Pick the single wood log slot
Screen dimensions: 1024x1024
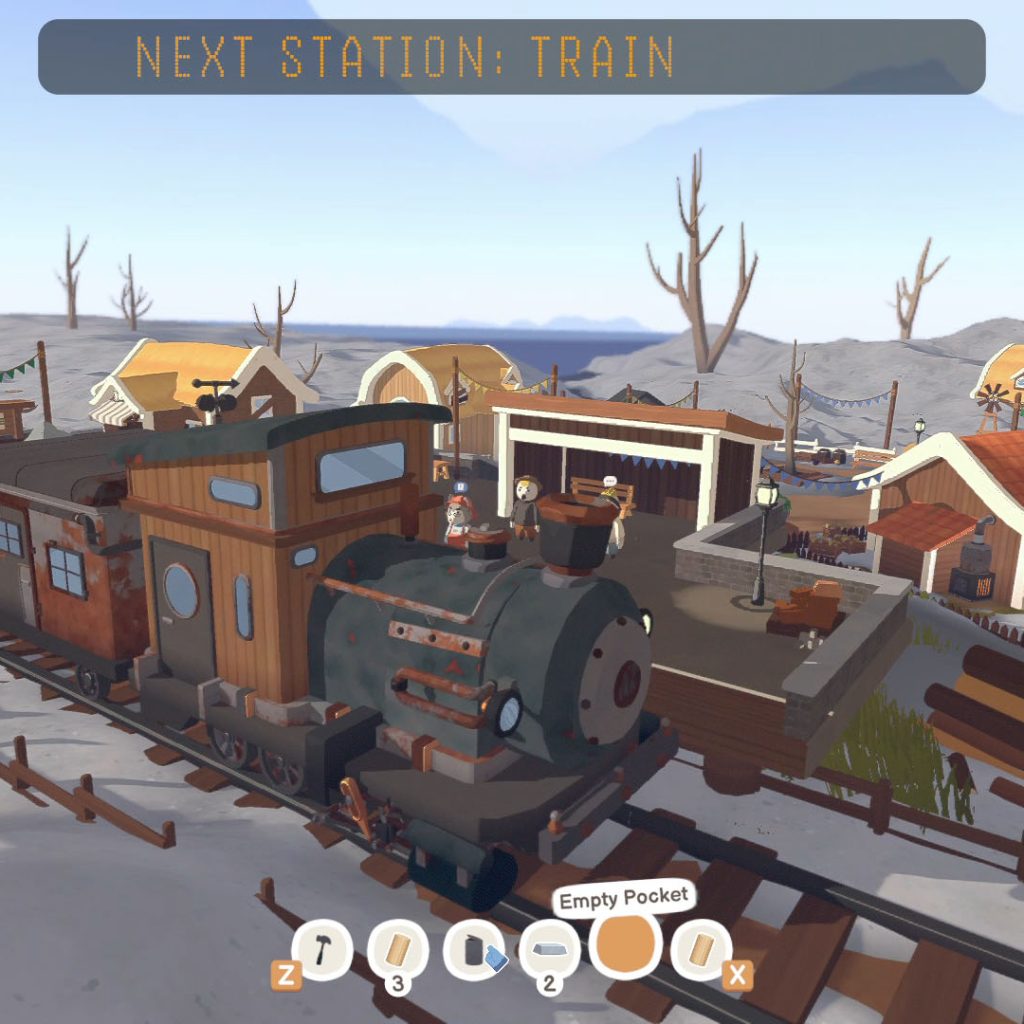[701, 949]
